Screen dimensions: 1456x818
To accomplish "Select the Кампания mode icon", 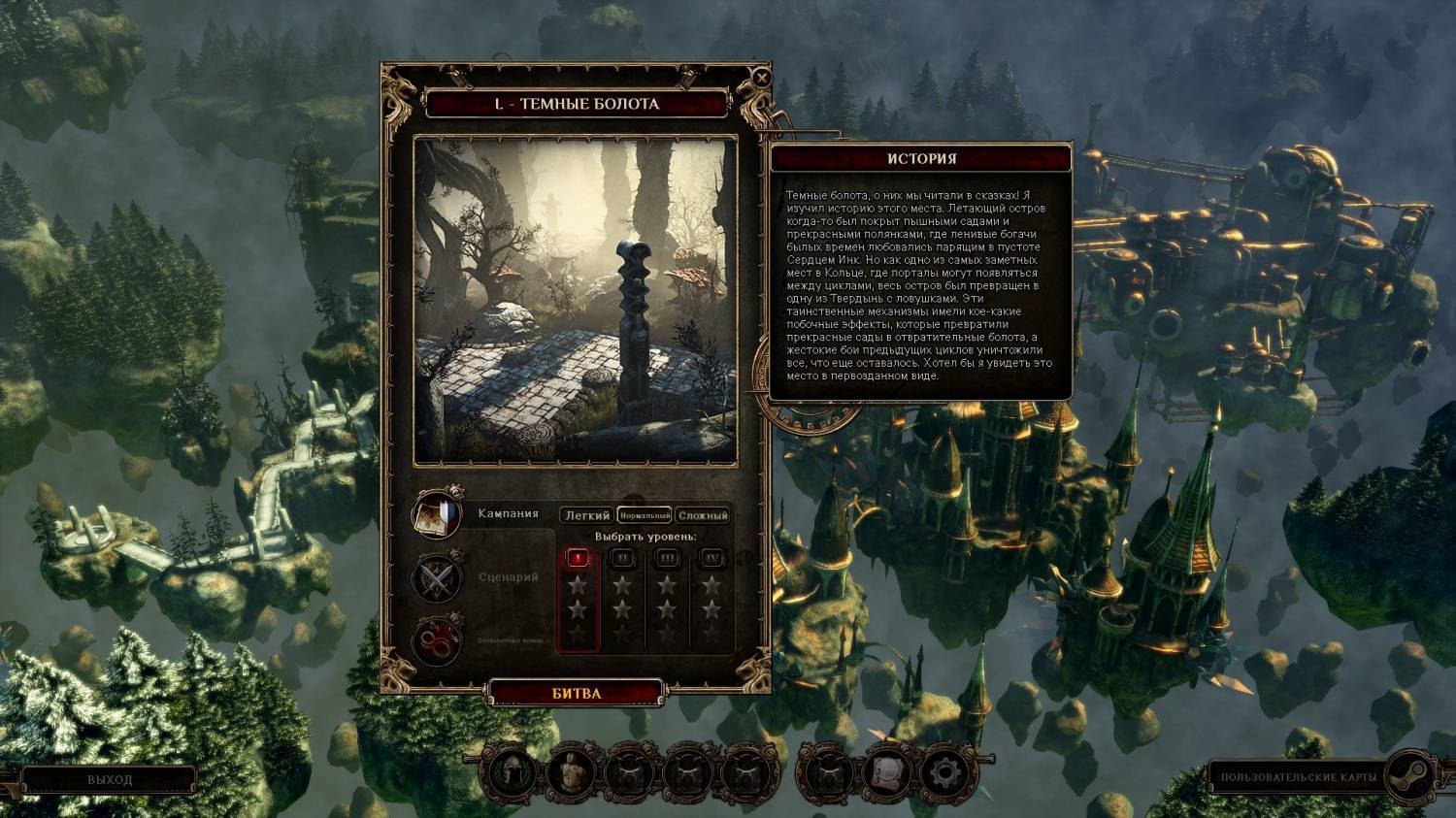I will tap(437, 514).
